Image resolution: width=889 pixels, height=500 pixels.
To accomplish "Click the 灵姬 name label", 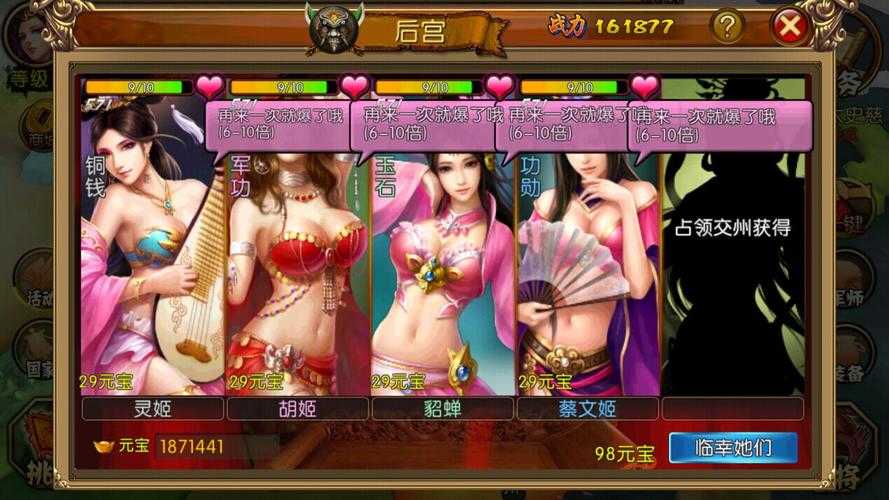I will click(x=152, y=408).
